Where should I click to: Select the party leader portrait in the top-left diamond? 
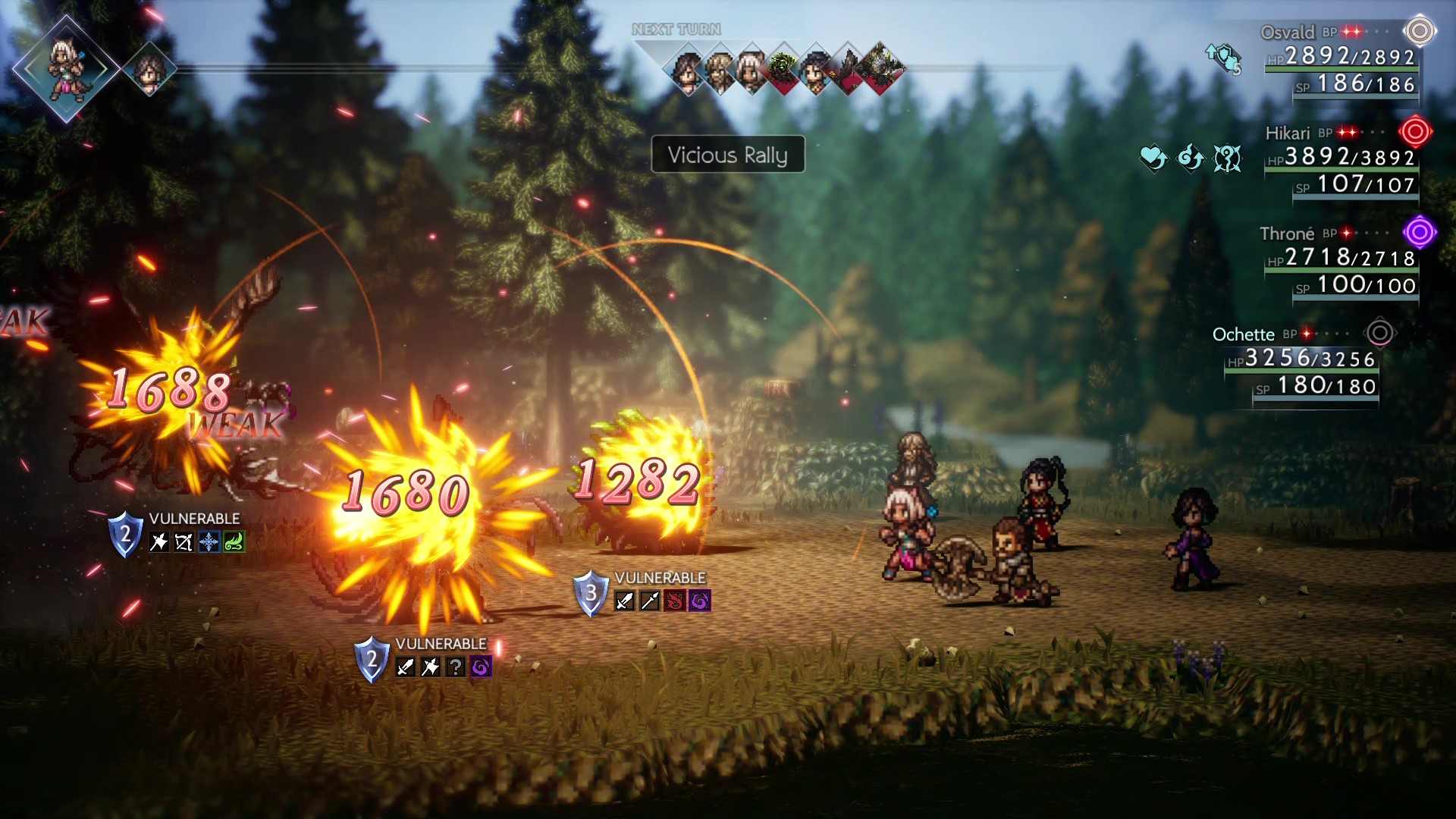[67, 68]
